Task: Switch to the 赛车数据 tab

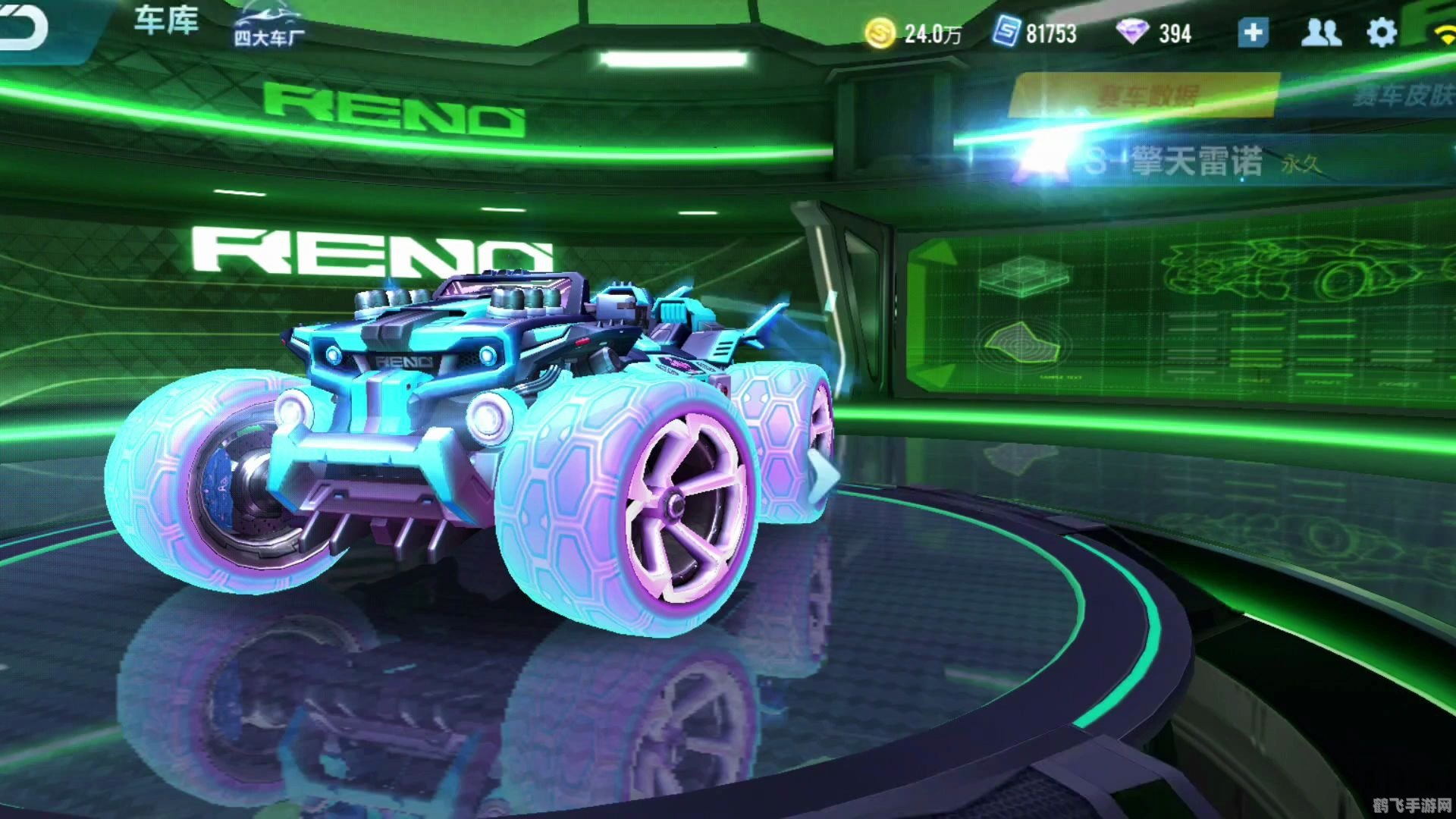Action: 1146,96
